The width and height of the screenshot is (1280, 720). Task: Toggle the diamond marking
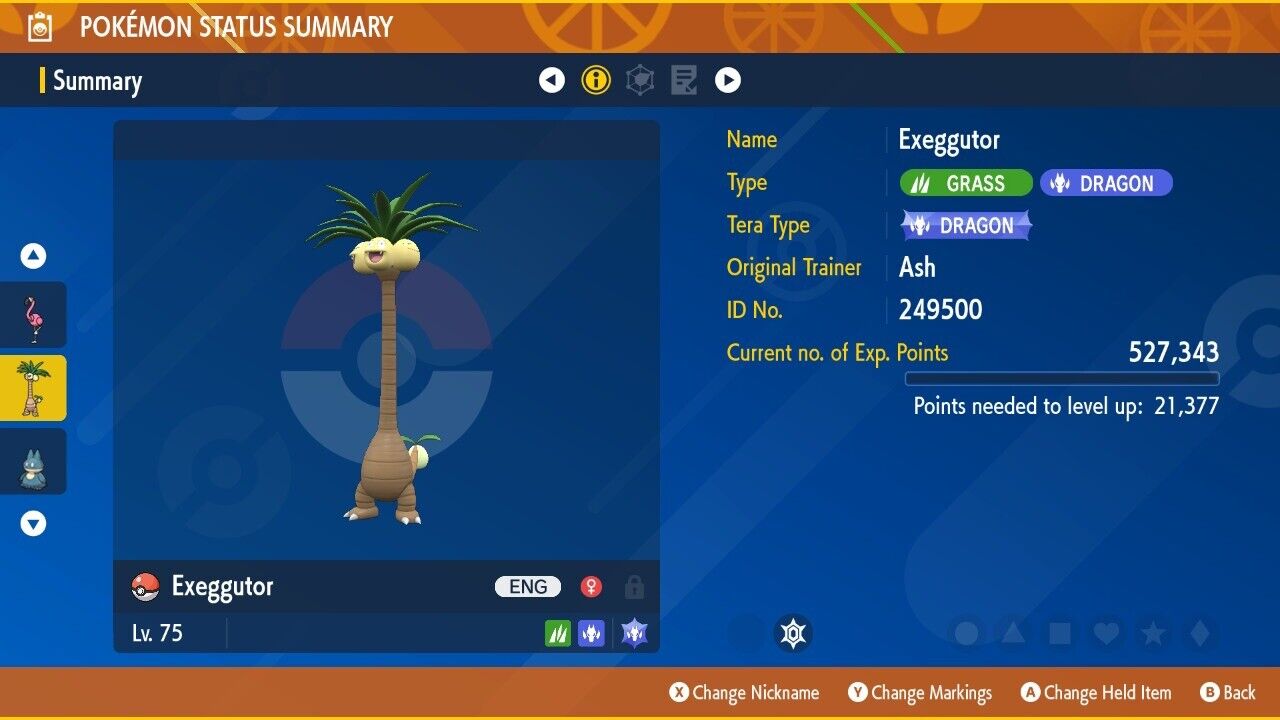tap(1198, 633)
